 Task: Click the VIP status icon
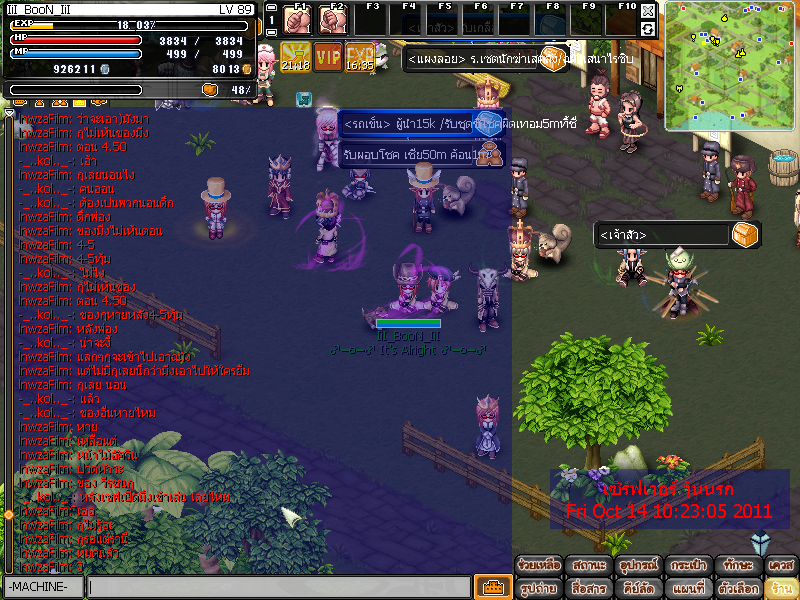tap(327, 56)
